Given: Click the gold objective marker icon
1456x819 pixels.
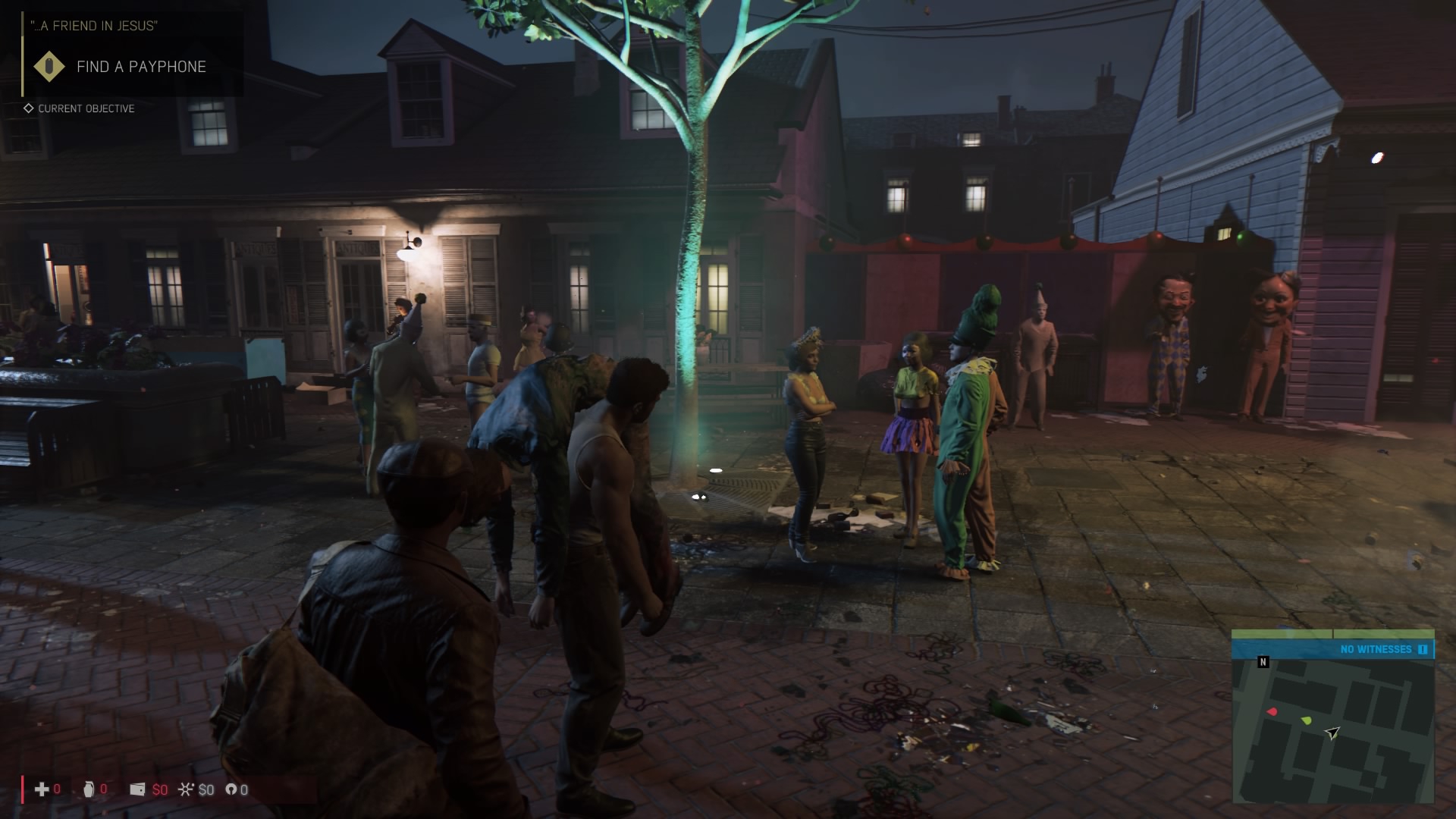Looking at the screenshot, I should 50,67.
